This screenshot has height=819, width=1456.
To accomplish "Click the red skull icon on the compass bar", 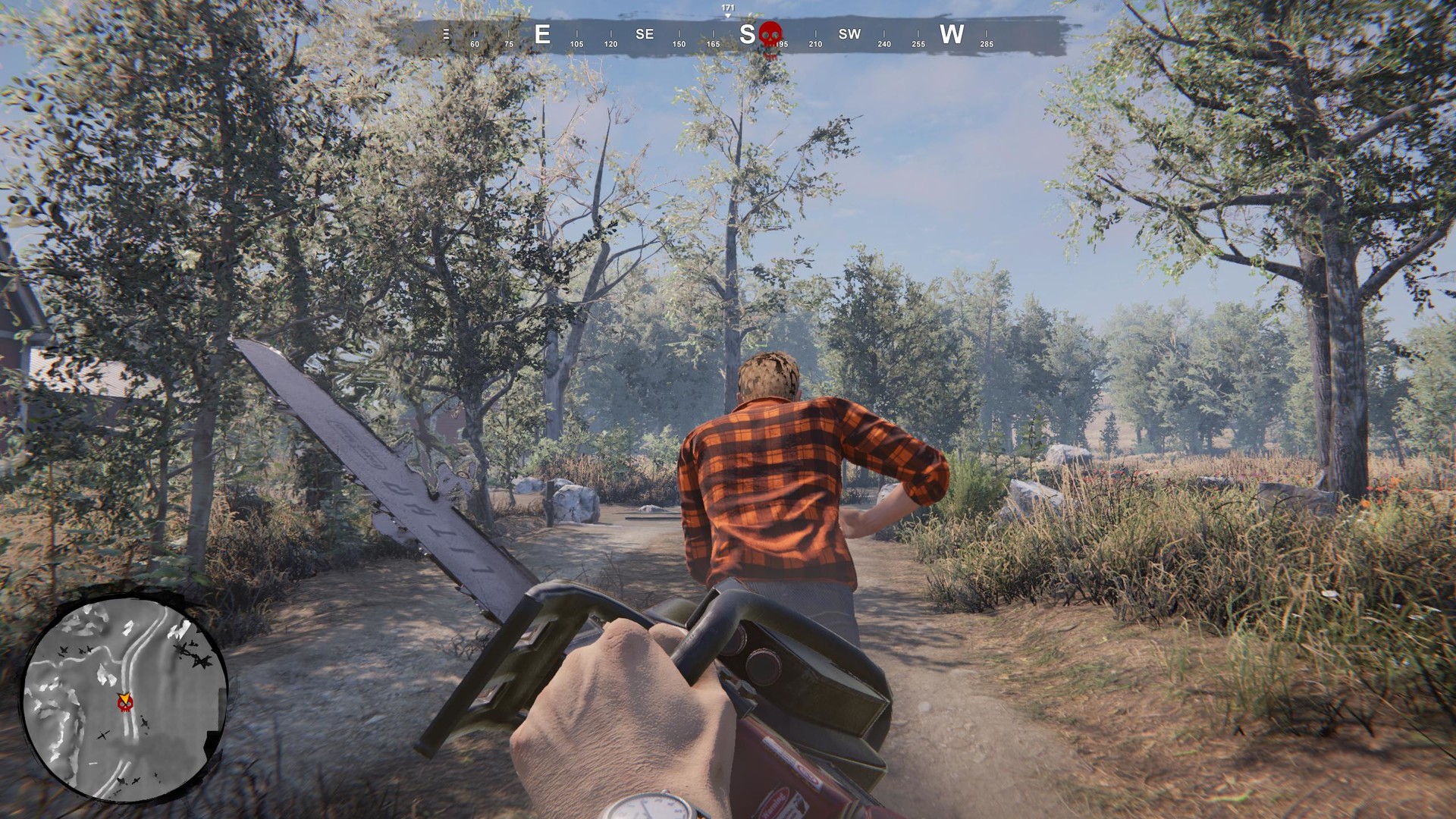I will point(770,33).
